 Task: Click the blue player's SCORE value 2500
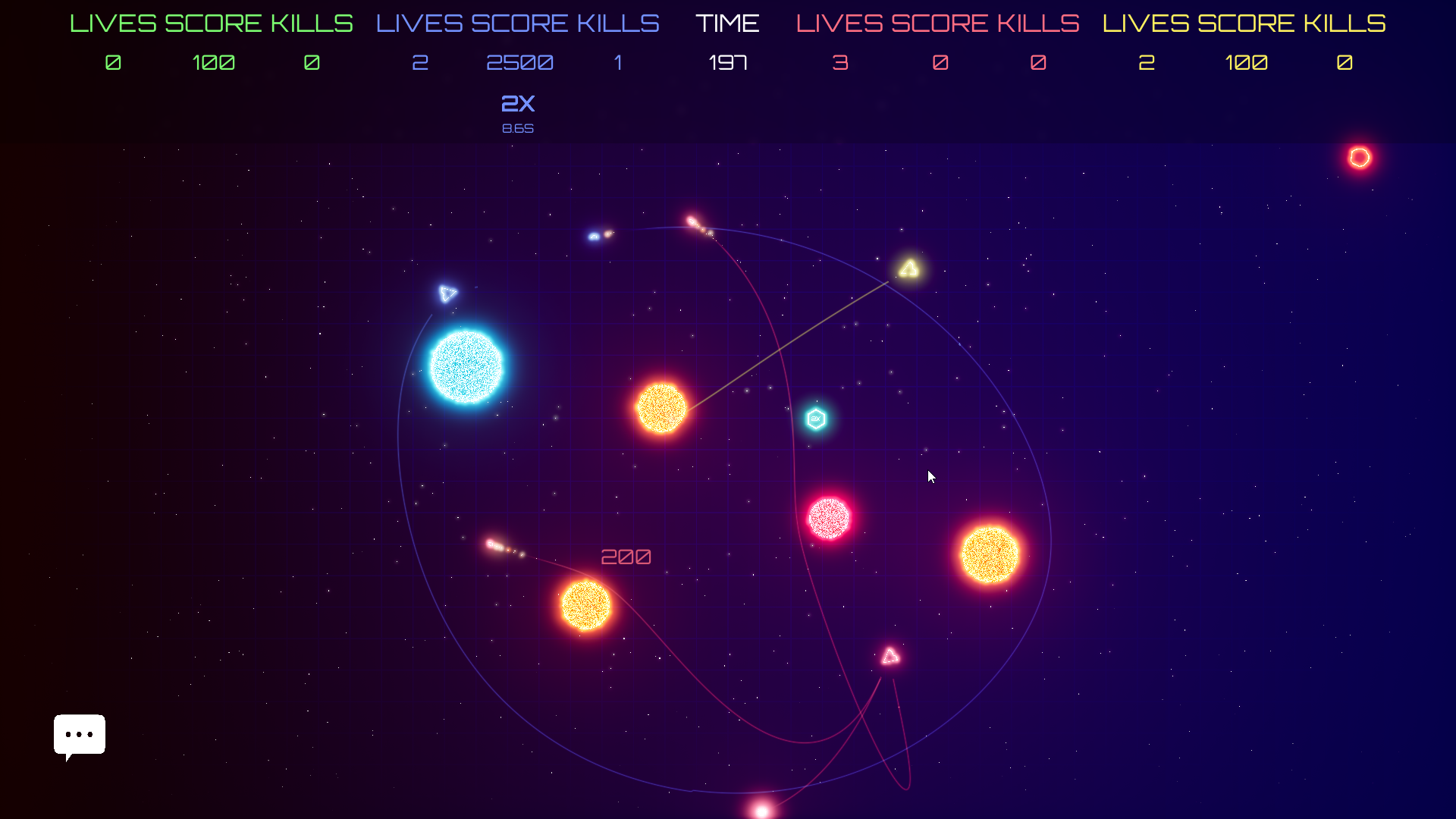(x=519, y=63)
